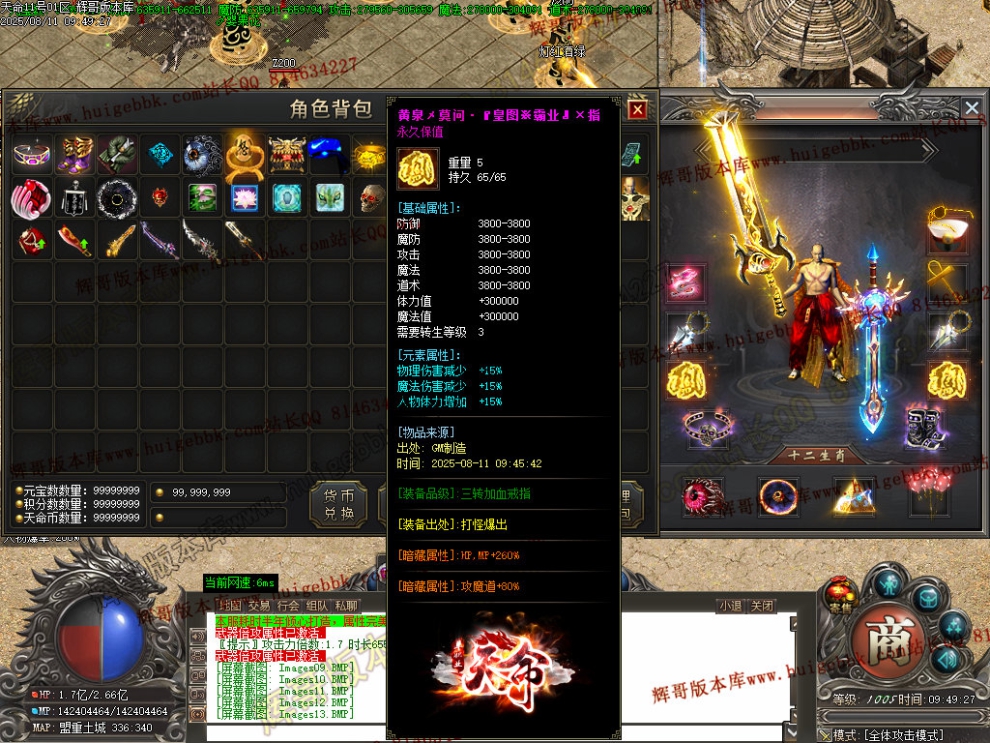Click the 小退 logout button
Screen dimensions: 990x743
click(731, 605)
